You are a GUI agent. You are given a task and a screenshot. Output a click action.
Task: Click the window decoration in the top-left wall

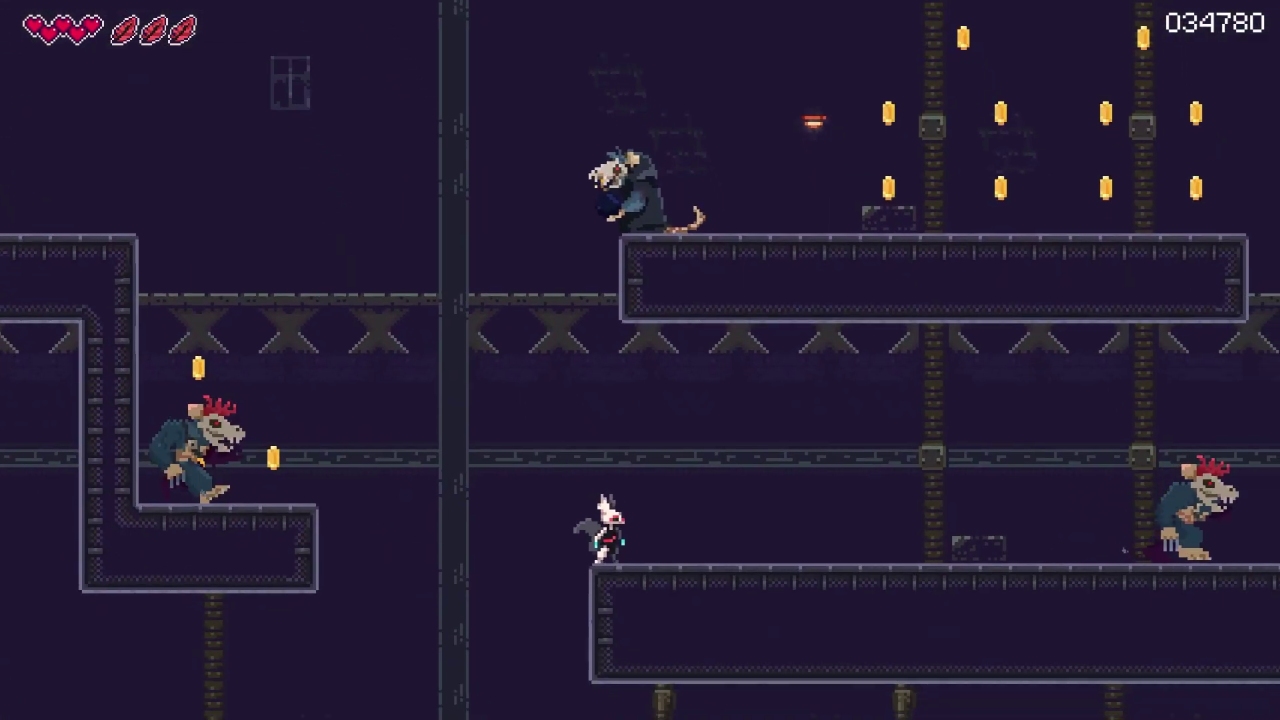click(x=290, y=82)
